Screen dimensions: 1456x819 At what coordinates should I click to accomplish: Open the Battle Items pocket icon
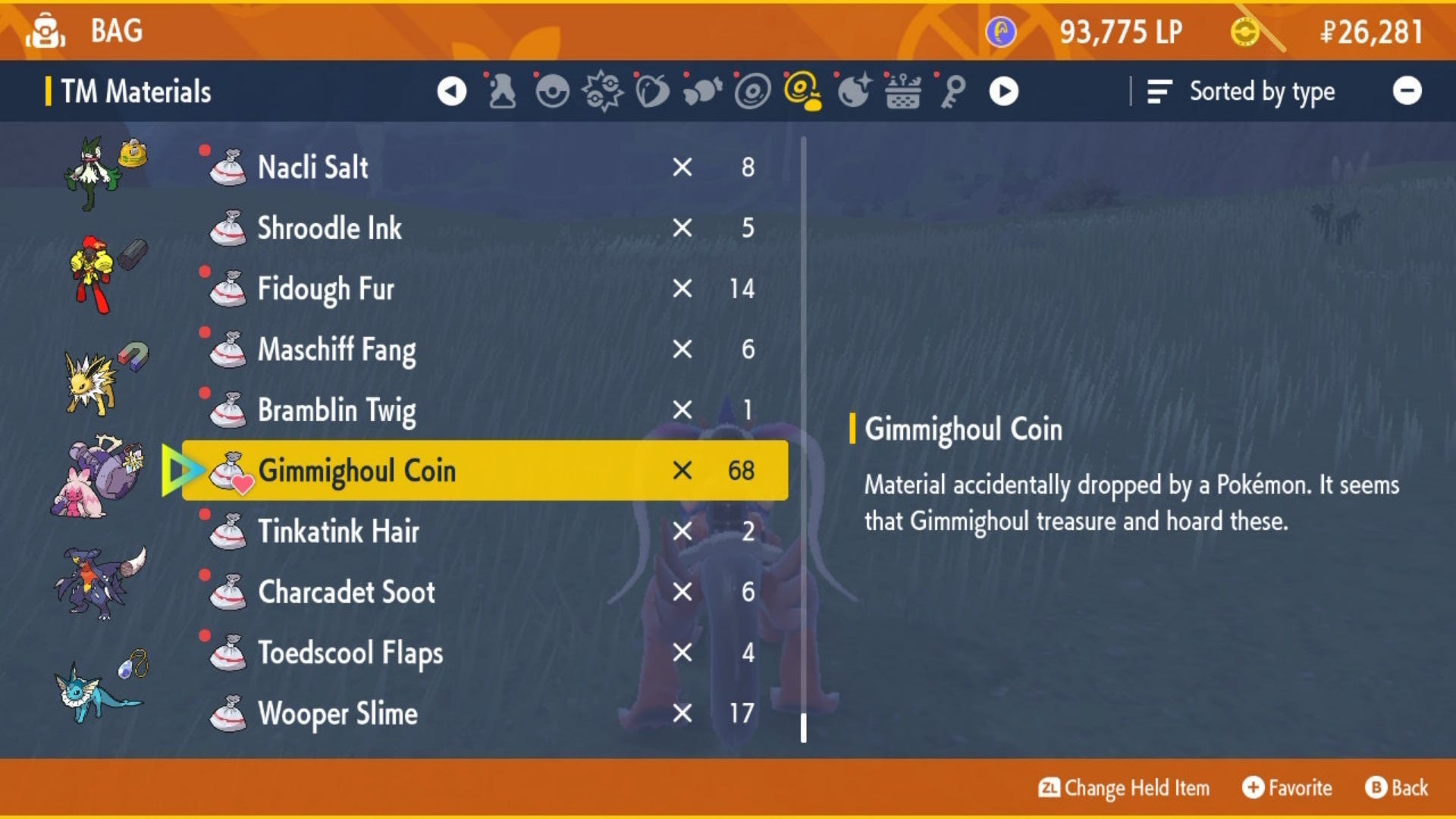(x=603, y=91)
